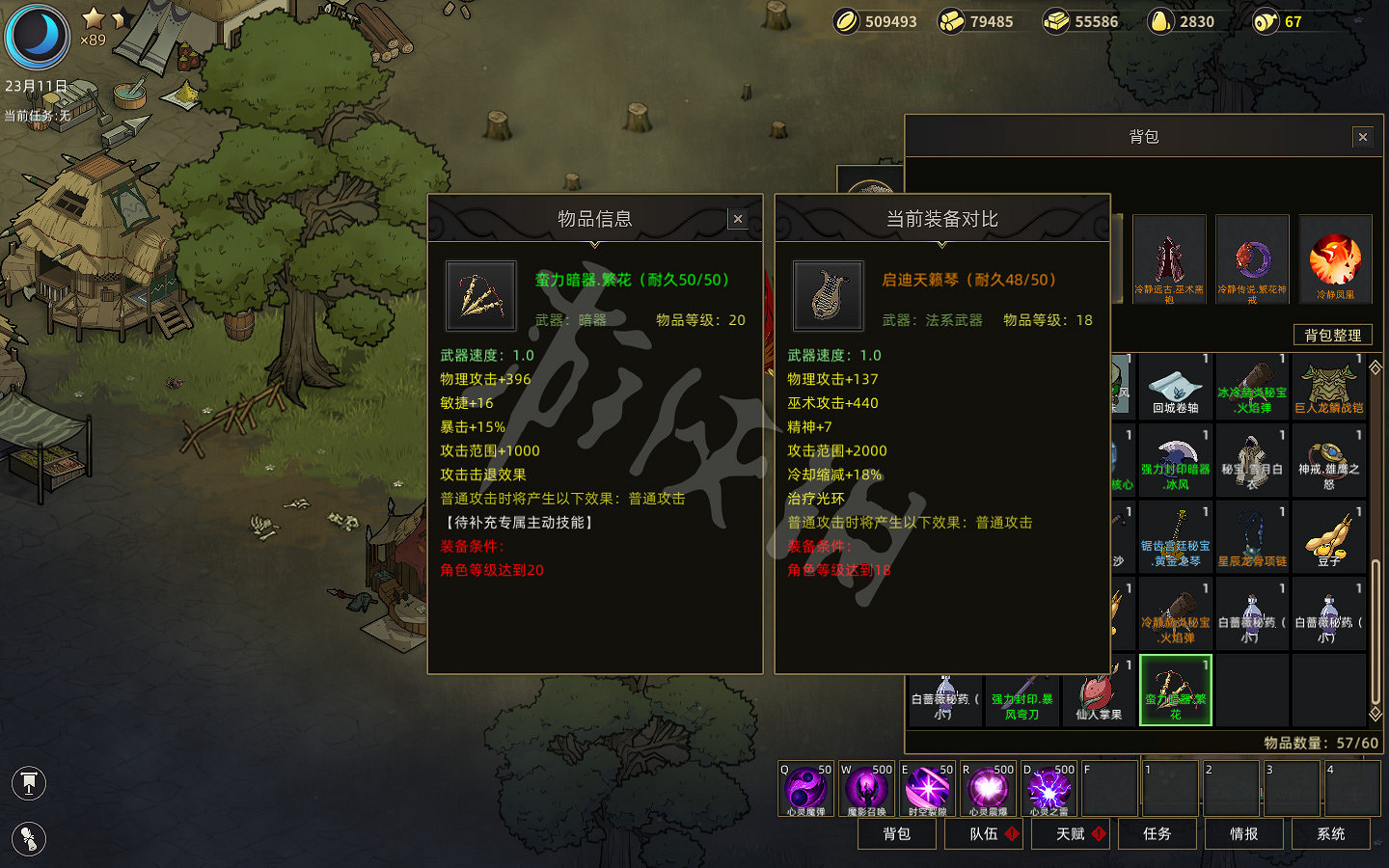Viewport: 1389px width, 868px height.
Task: Click the 巨人龙鳞战铠 armor item
Action: [x=1330, y=386]
